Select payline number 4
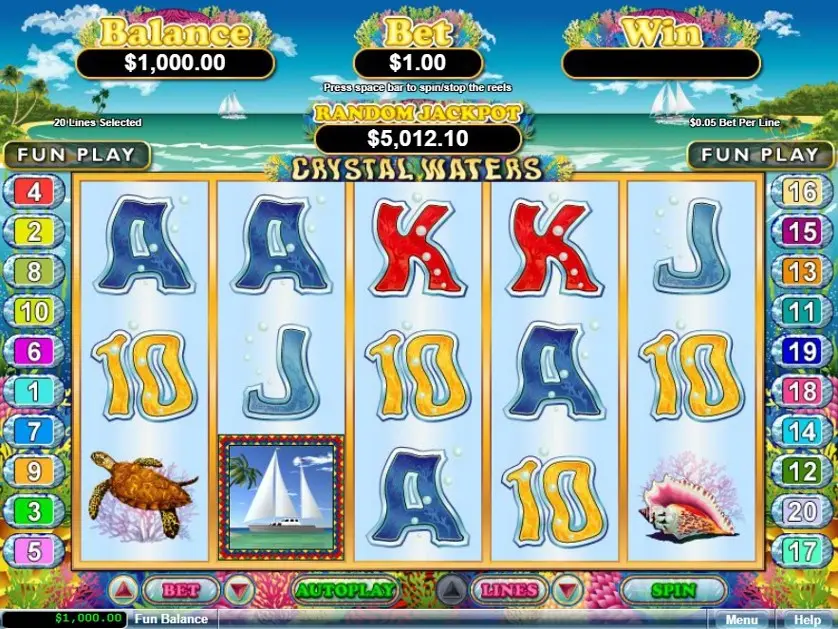 tap(34, 192)
